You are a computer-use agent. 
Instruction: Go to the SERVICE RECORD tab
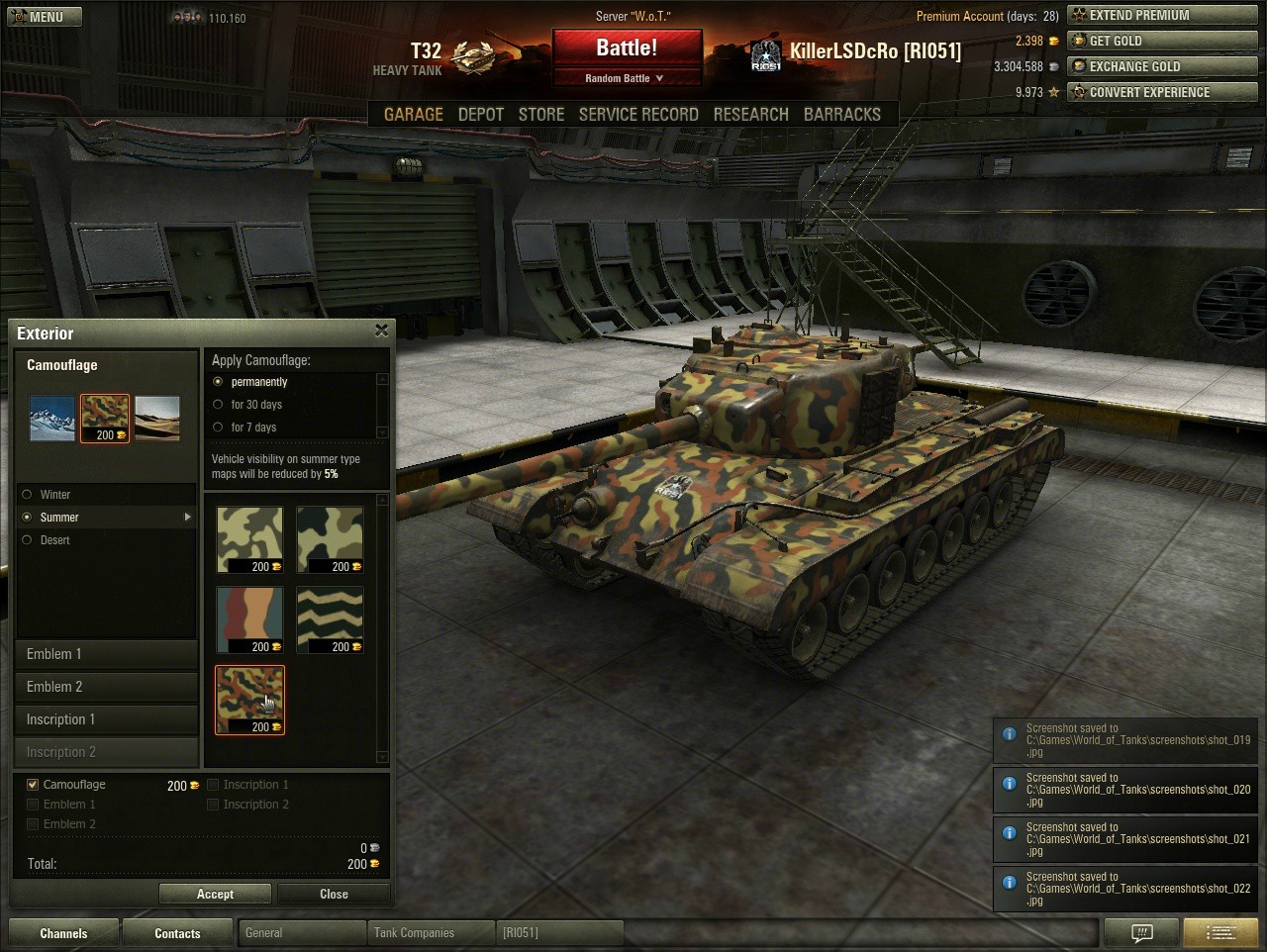pos(638,115)
